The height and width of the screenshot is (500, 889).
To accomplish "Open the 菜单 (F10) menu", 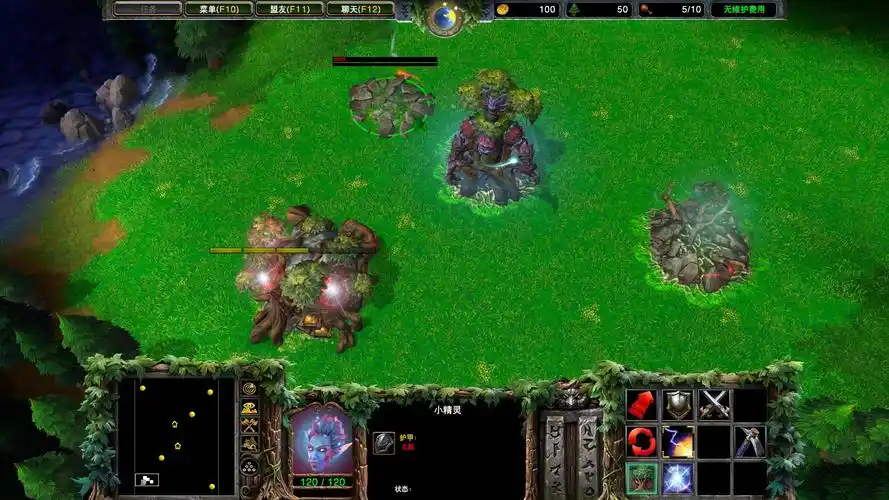I will tap(218, 9).
